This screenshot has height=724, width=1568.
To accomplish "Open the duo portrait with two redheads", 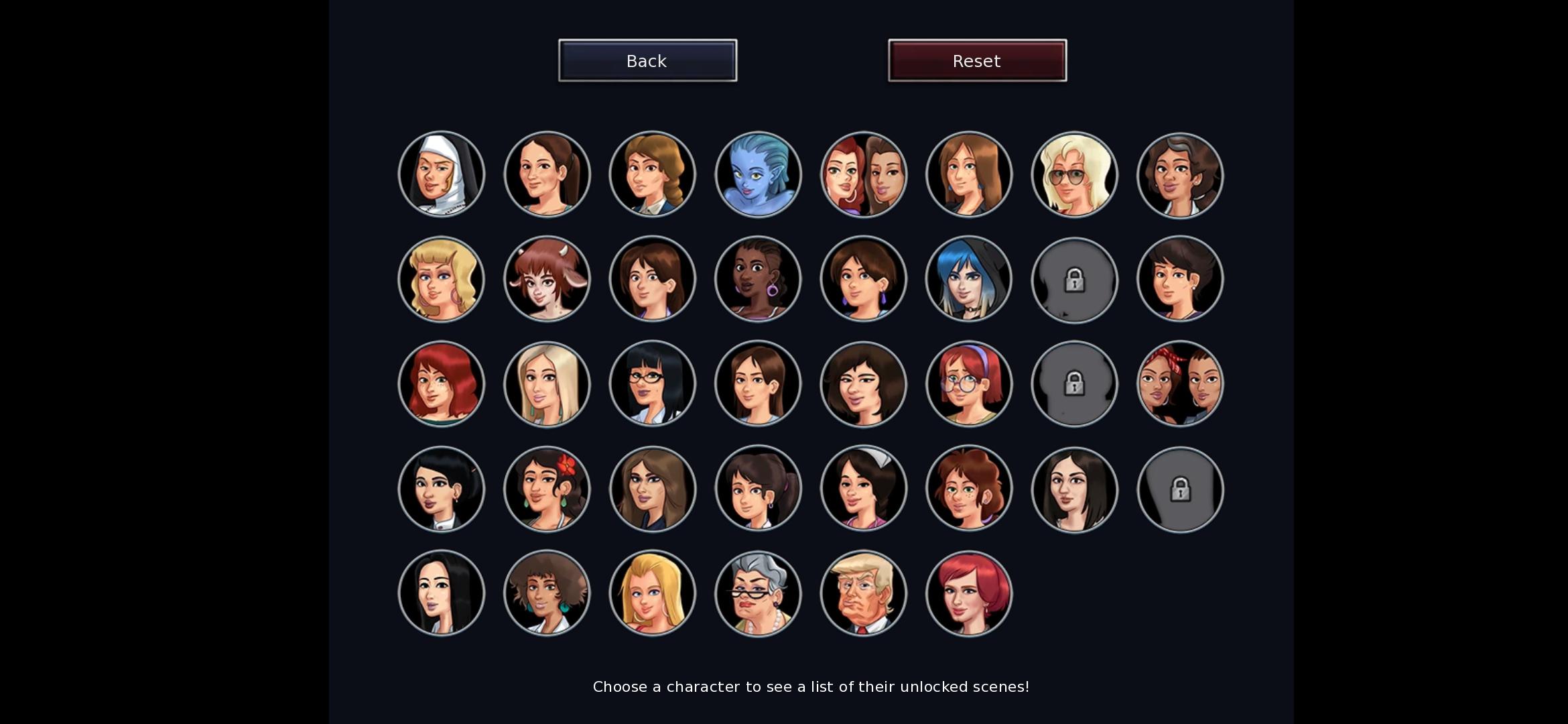I will tap(863, 174).
